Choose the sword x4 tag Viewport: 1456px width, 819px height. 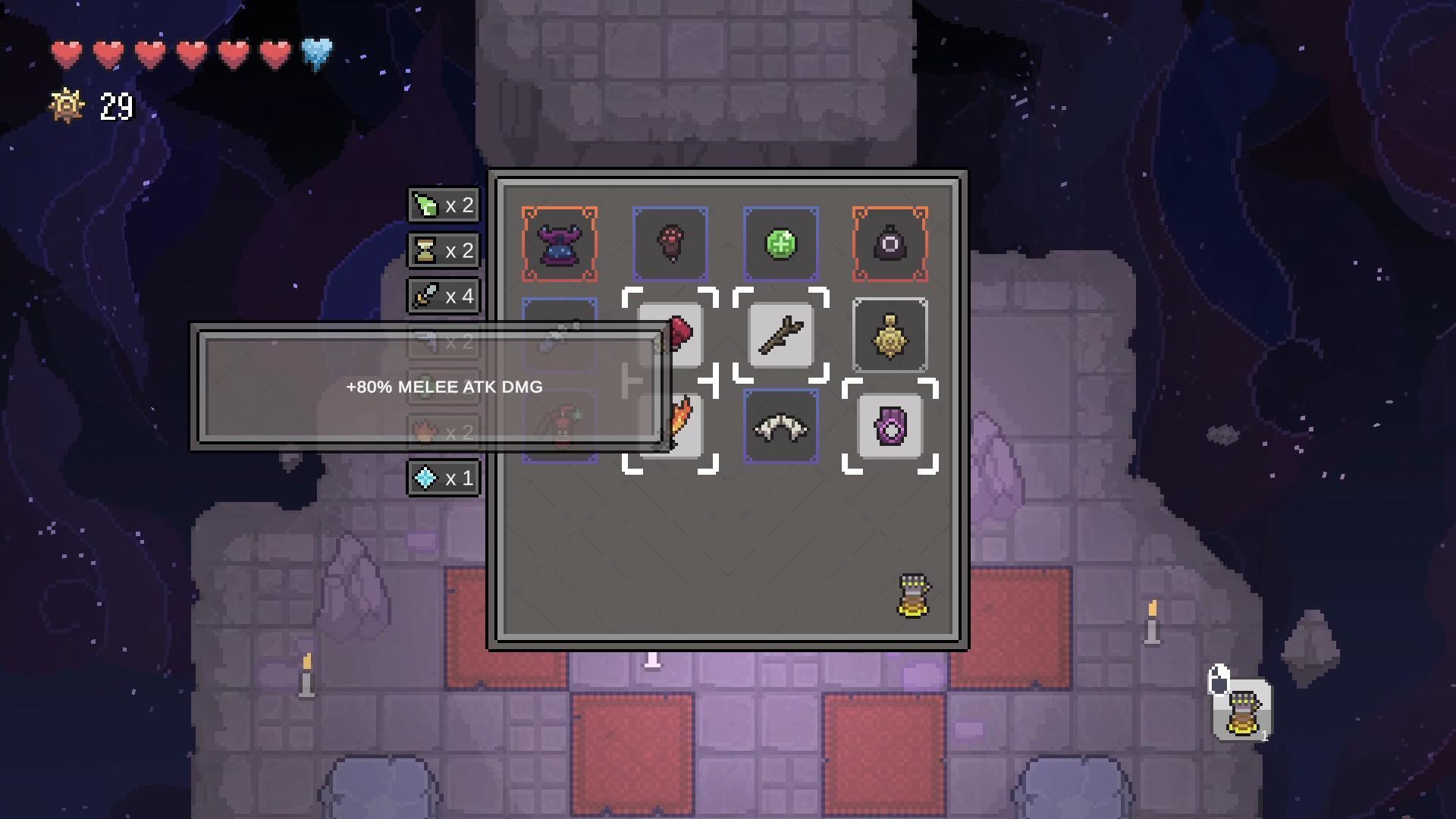[x=444, y=297]
